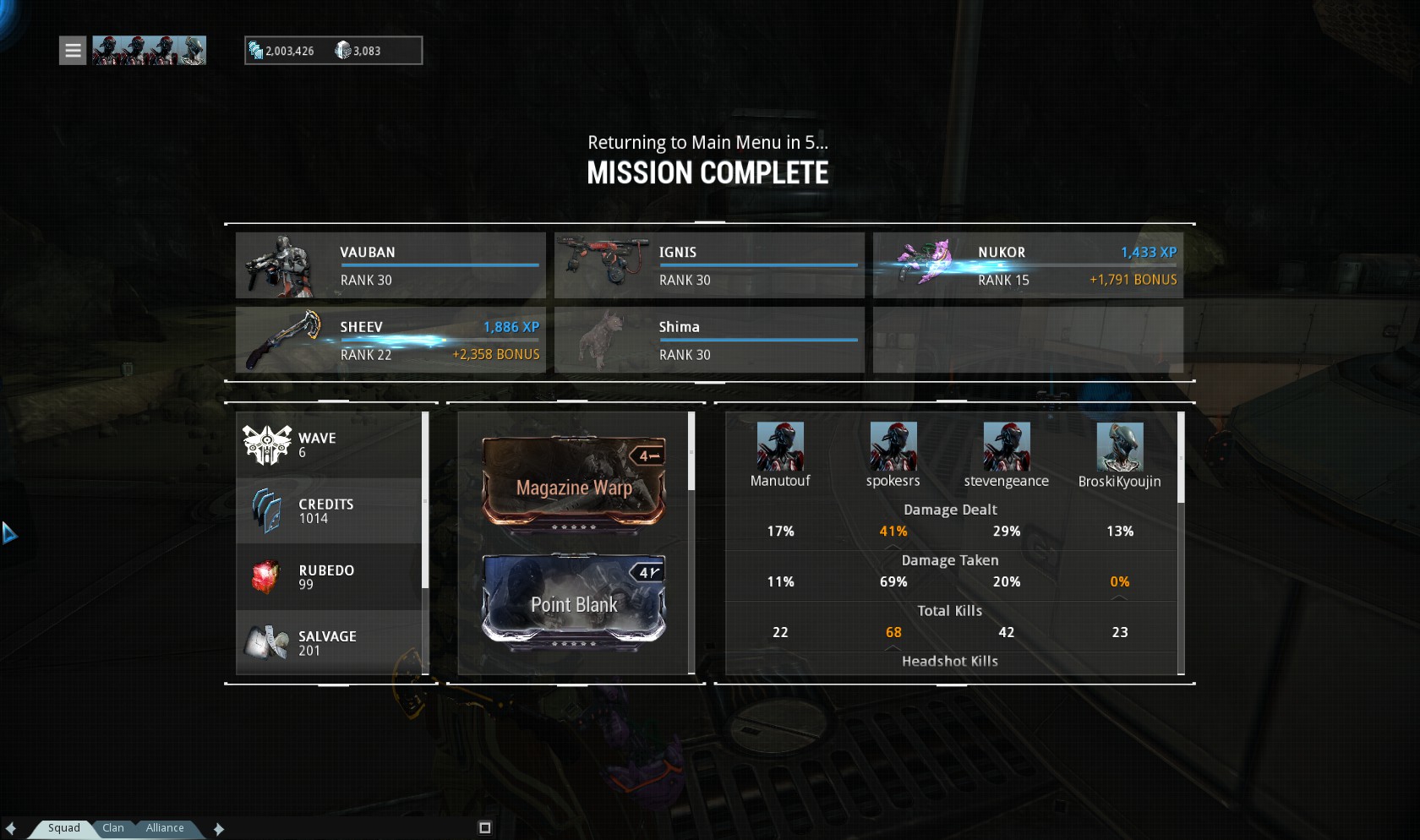The height and width of the screenshot is (840, 1420).
Task: Choose the Point Blank mod card
Action: 574,598
